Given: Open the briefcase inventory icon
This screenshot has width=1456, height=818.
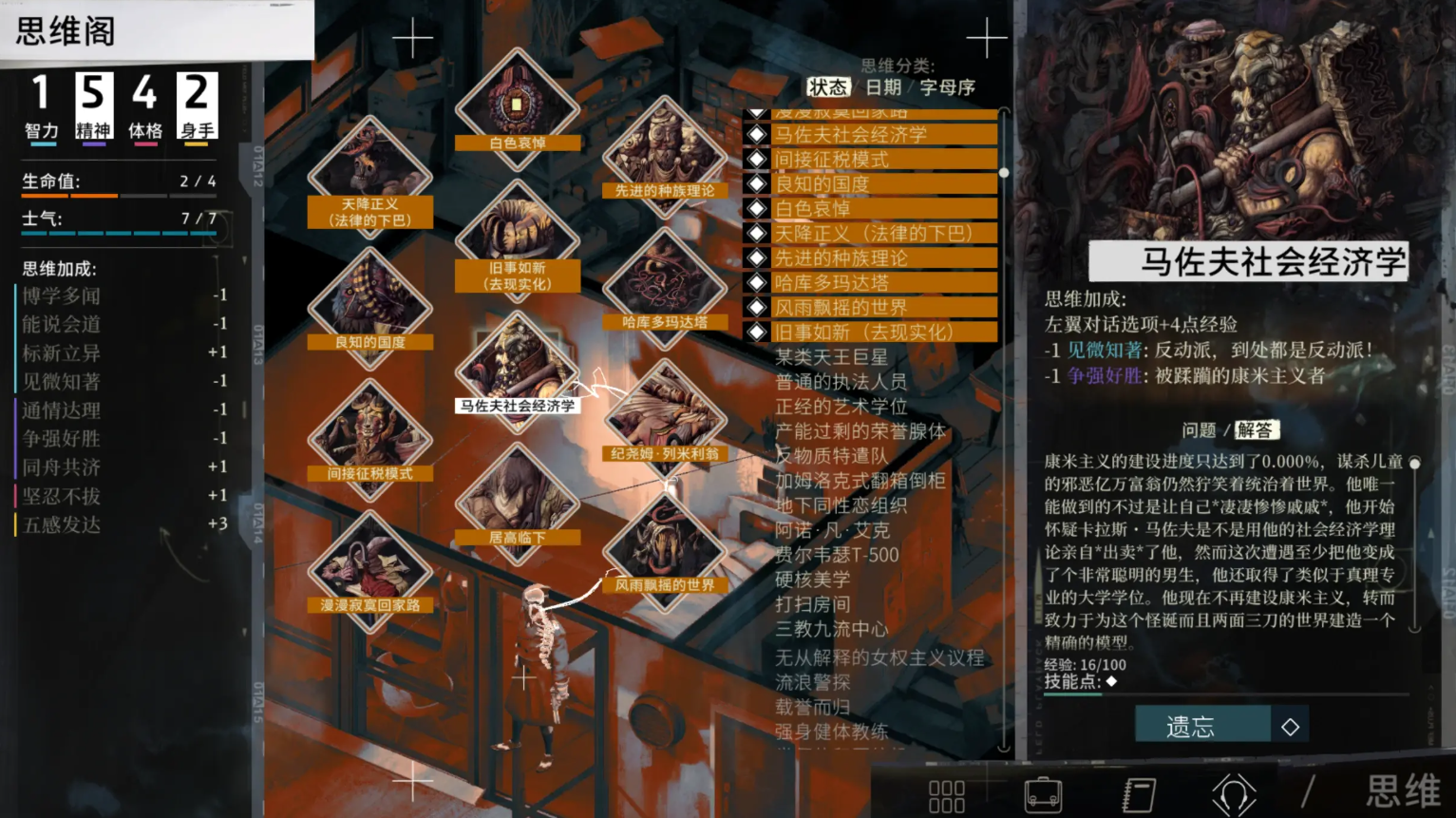Looking at the screenshot, I should pos(1043,794).
